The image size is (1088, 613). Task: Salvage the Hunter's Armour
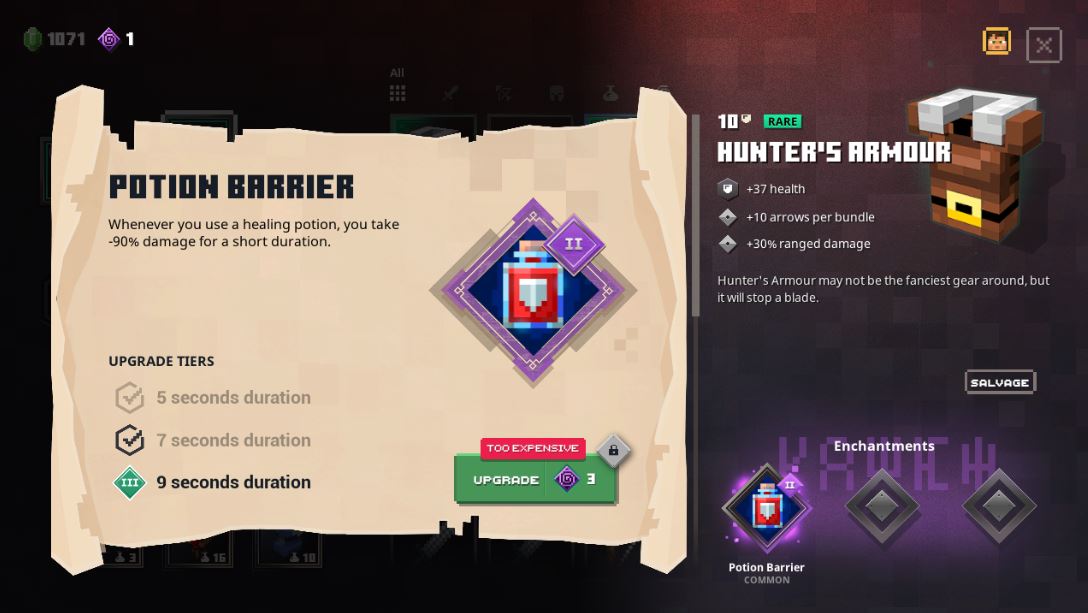999,382
